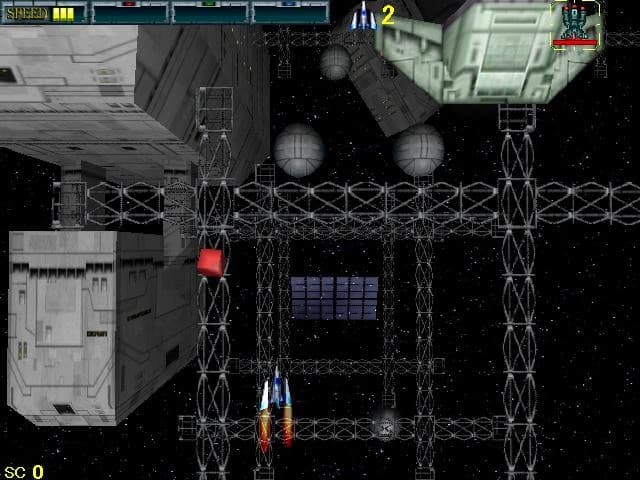Image resolution: width=640 pixels, height=480 pixels.
Task: Select the blue-marked power-up slot
Action: point(290,13)
